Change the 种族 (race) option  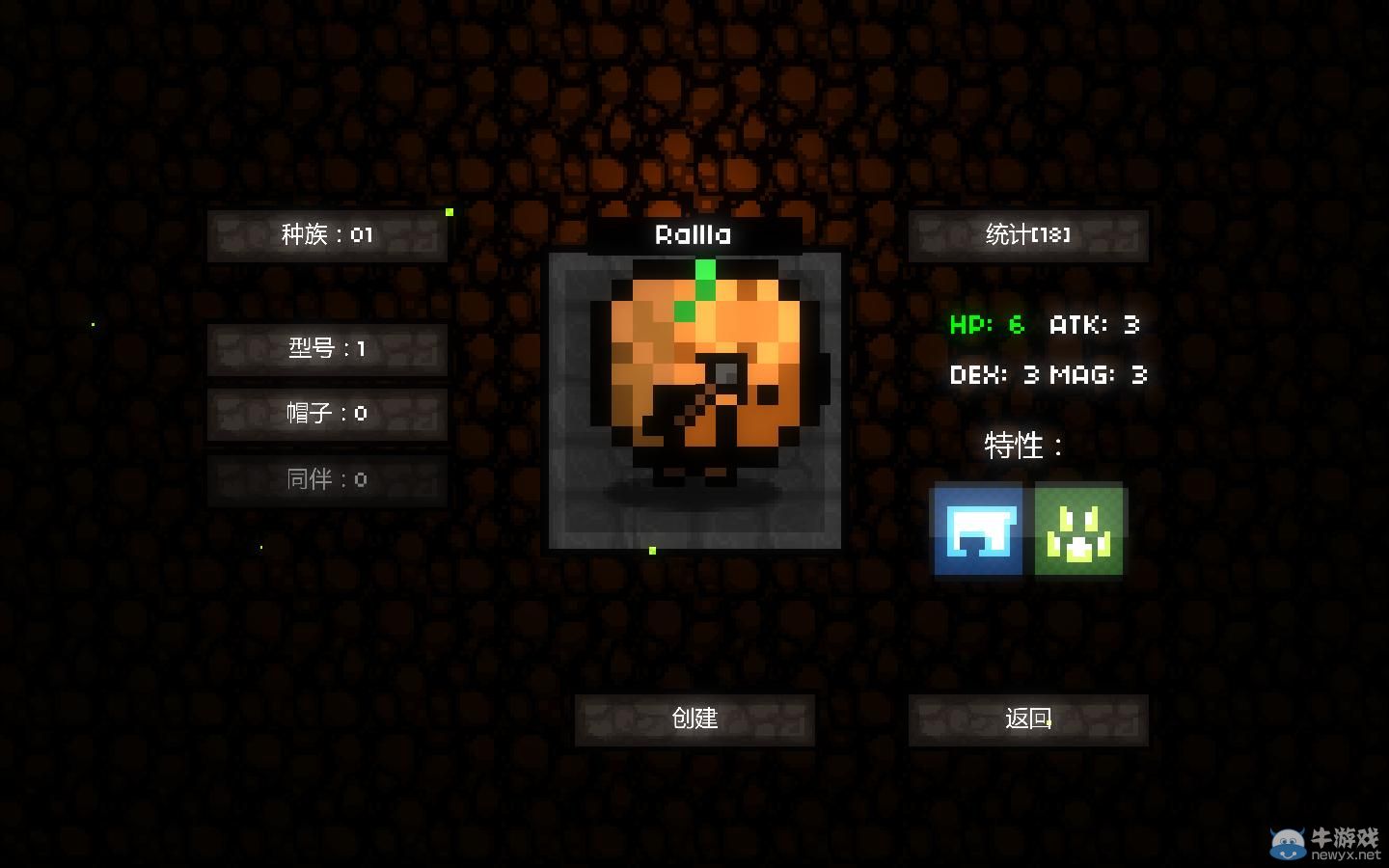pyautogui.click(x=327, y=235)
